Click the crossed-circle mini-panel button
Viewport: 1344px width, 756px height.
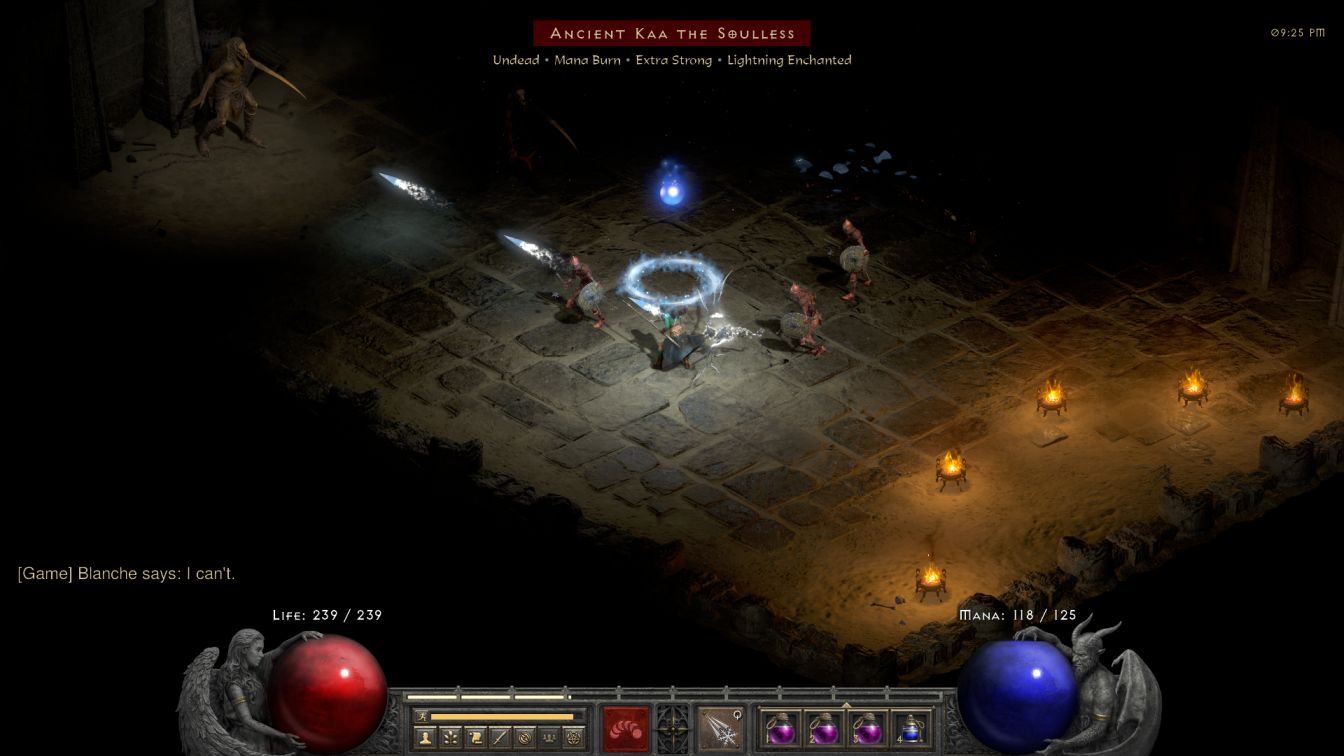click(x=524, y=737)
